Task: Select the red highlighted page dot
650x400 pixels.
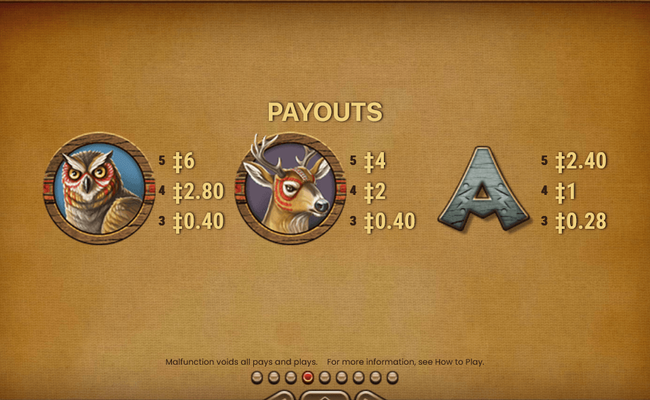Action: pos(308,377)
